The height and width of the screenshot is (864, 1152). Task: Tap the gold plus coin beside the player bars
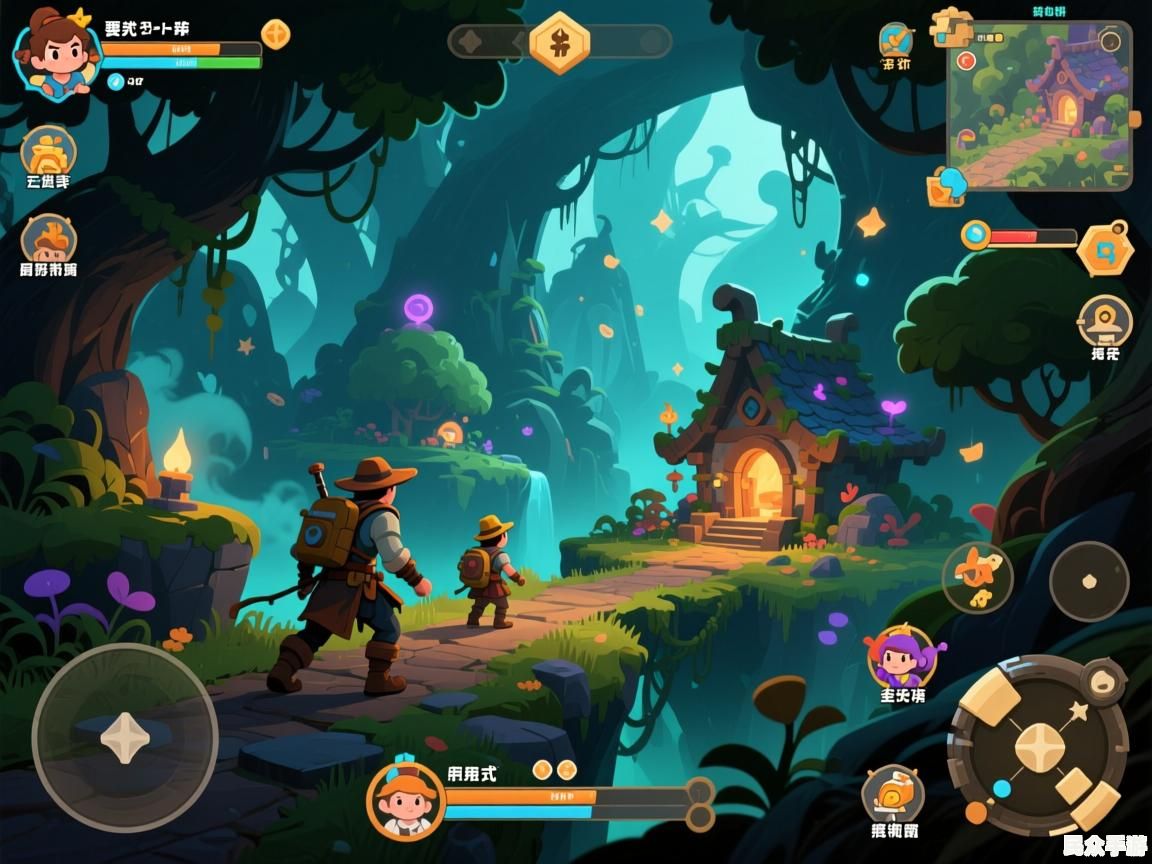tap(276, 34)
